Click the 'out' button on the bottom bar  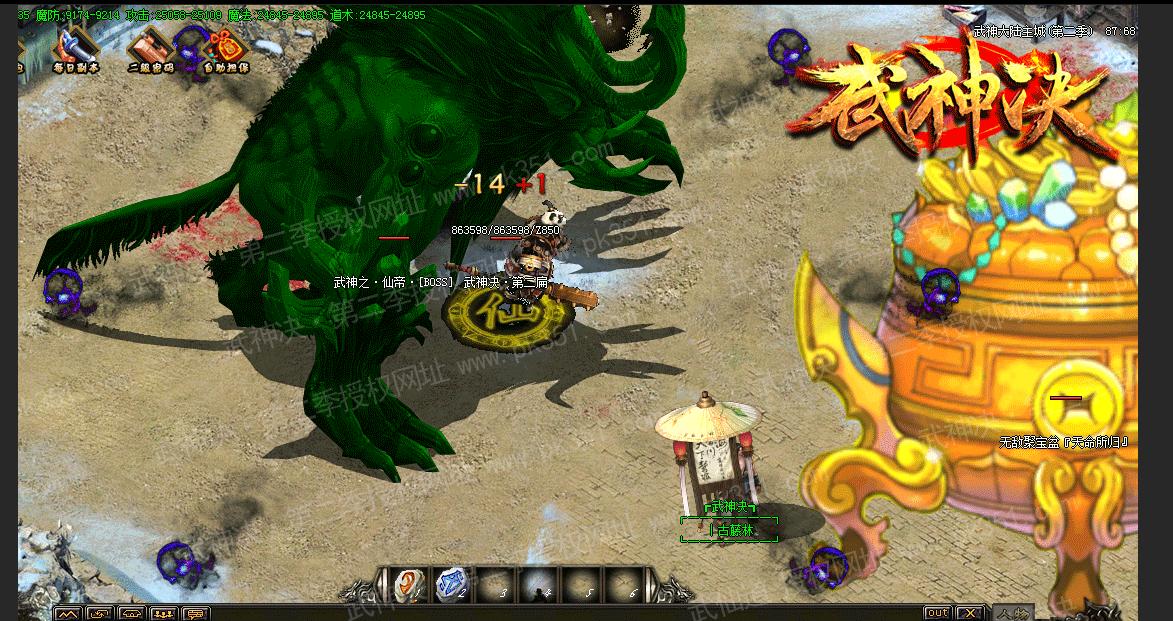click(x=937, y=613)
